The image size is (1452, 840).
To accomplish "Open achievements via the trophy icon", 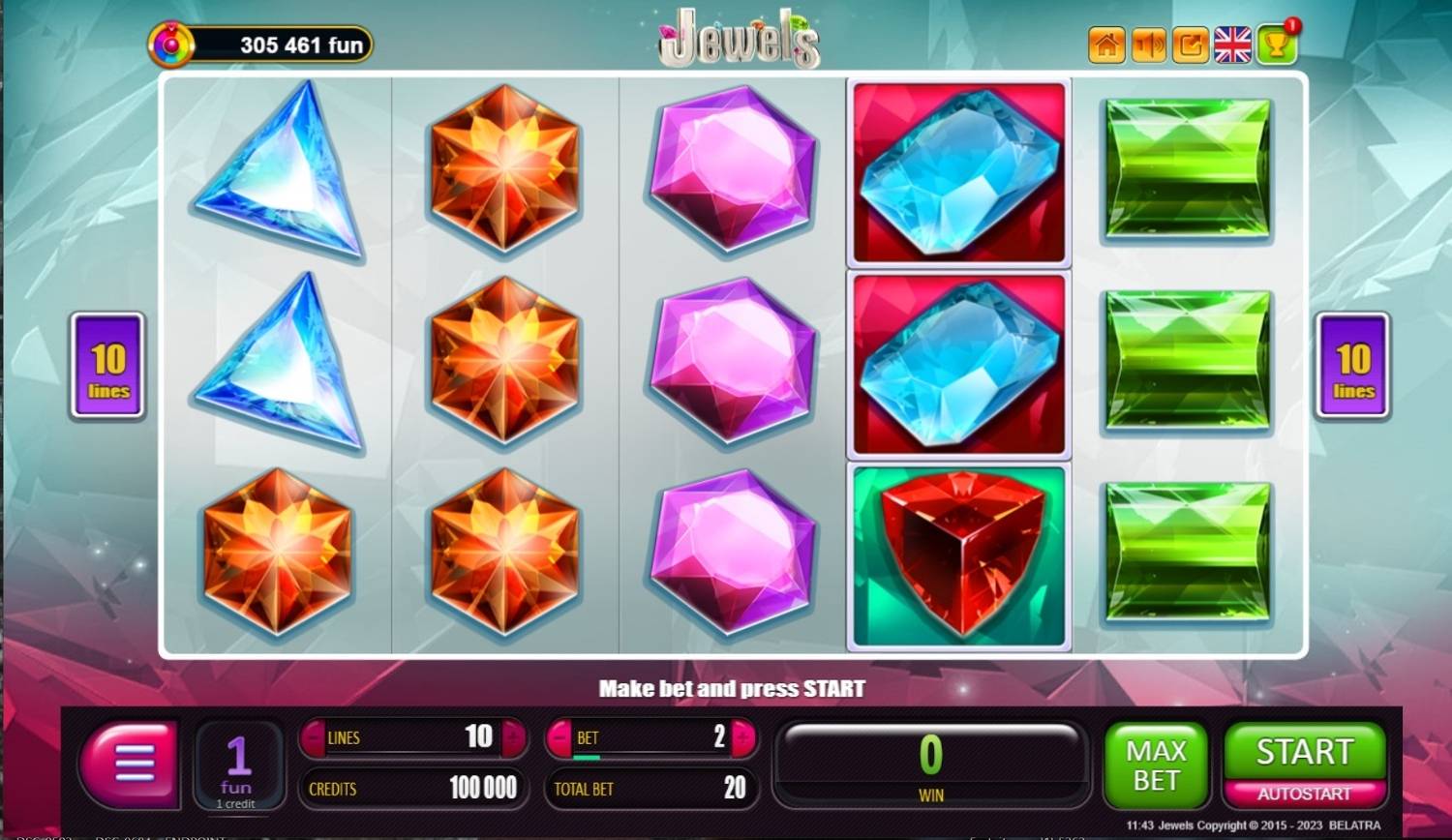I will coord(1274,45).
